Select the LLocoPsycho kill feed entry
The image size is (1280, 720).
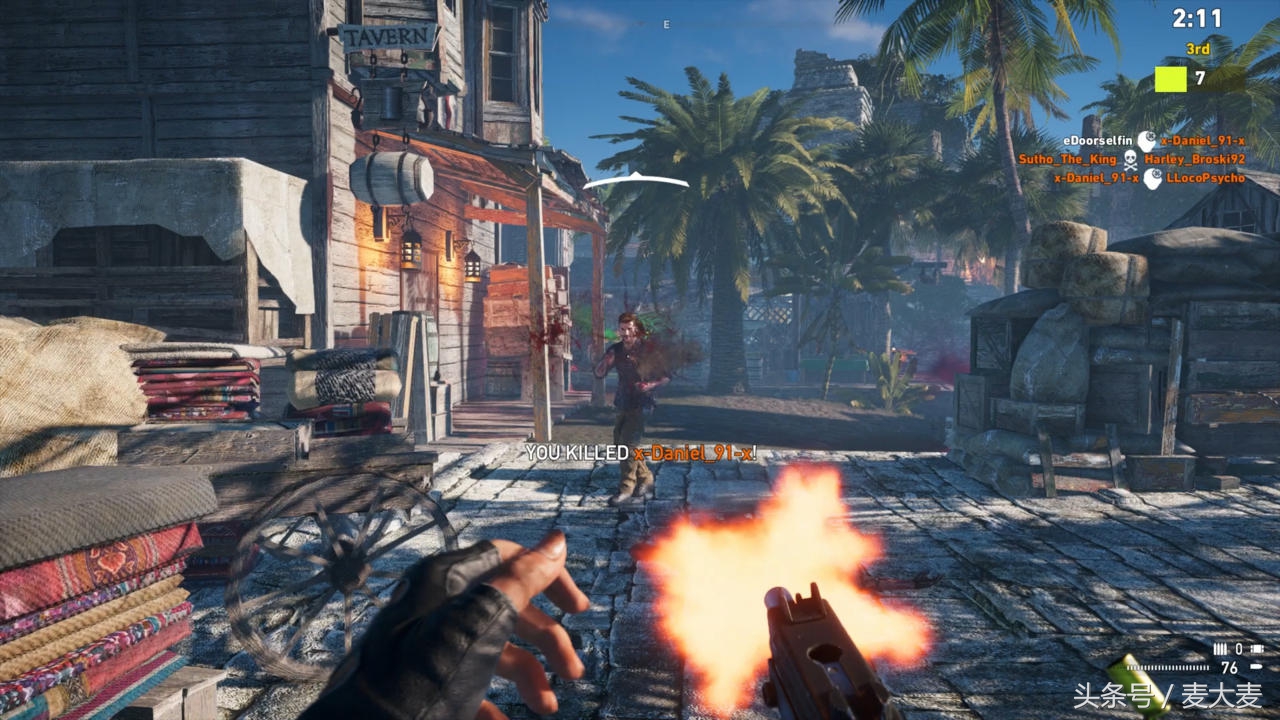[x=1205, y=178]
